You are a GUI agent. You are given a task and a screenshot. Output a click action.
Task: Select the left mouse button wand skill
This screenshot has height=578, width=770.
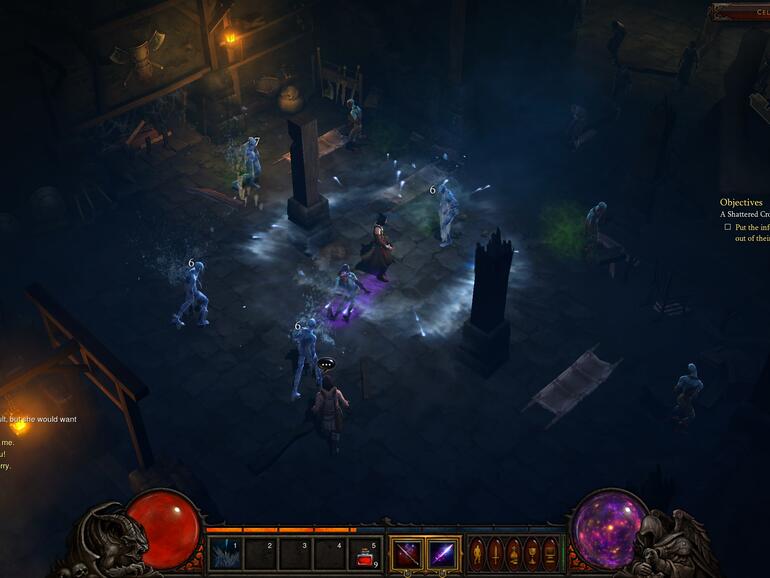tap(407, 553)
